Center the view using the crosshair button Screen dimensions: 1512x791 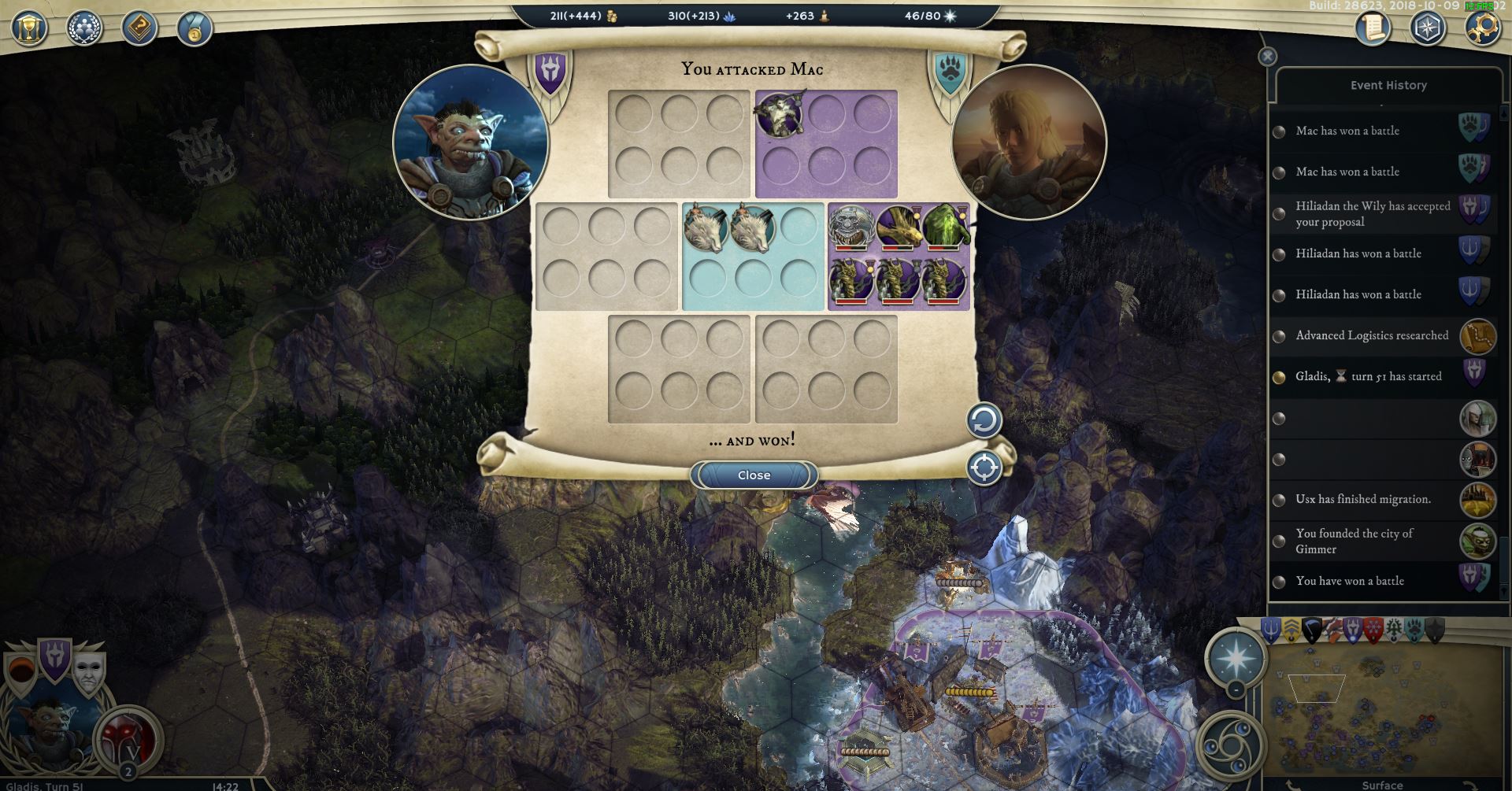click(x=984, y=468)
